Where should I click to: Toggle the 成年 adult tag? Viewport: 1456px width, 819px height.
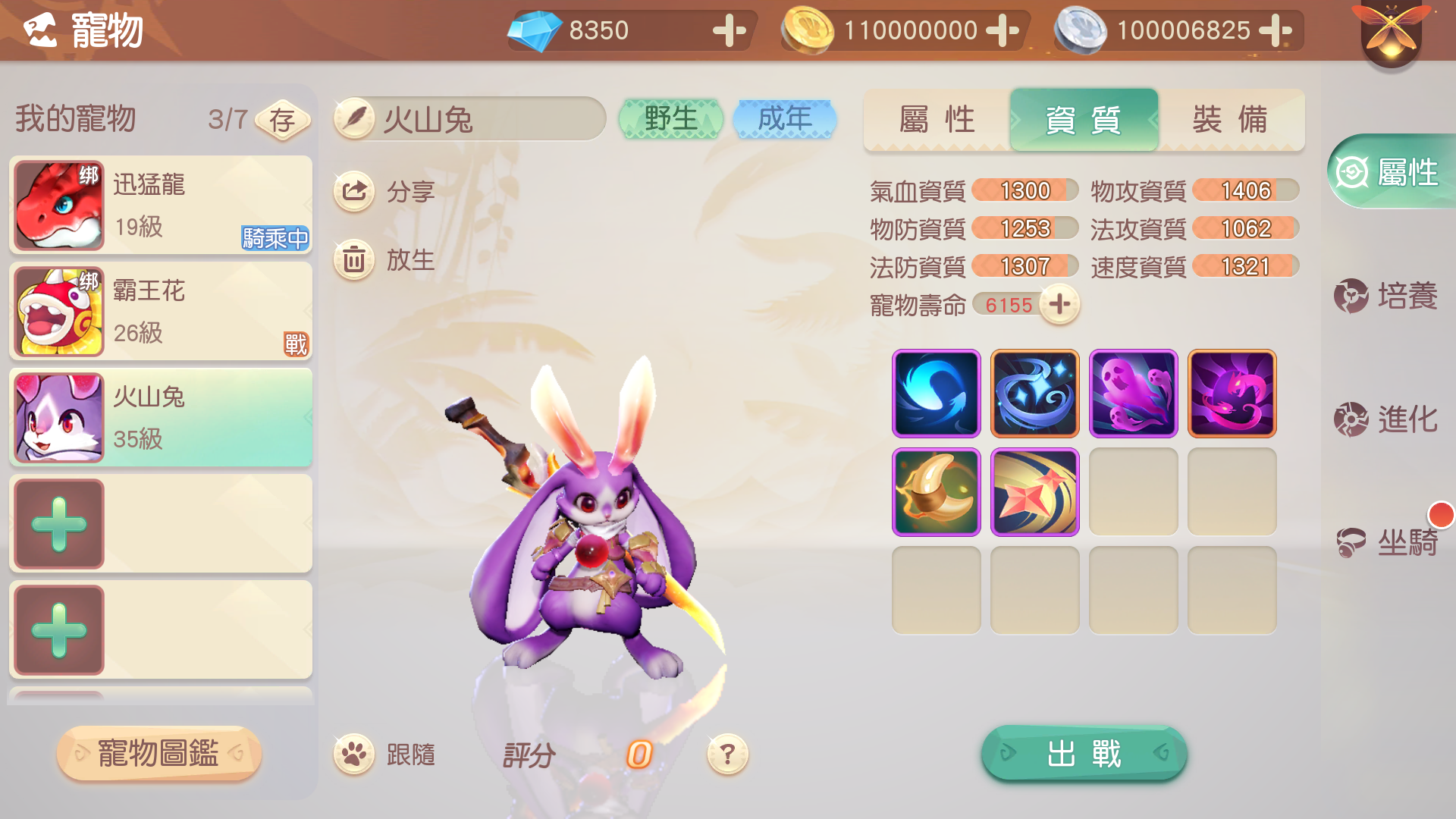point(785,118)
